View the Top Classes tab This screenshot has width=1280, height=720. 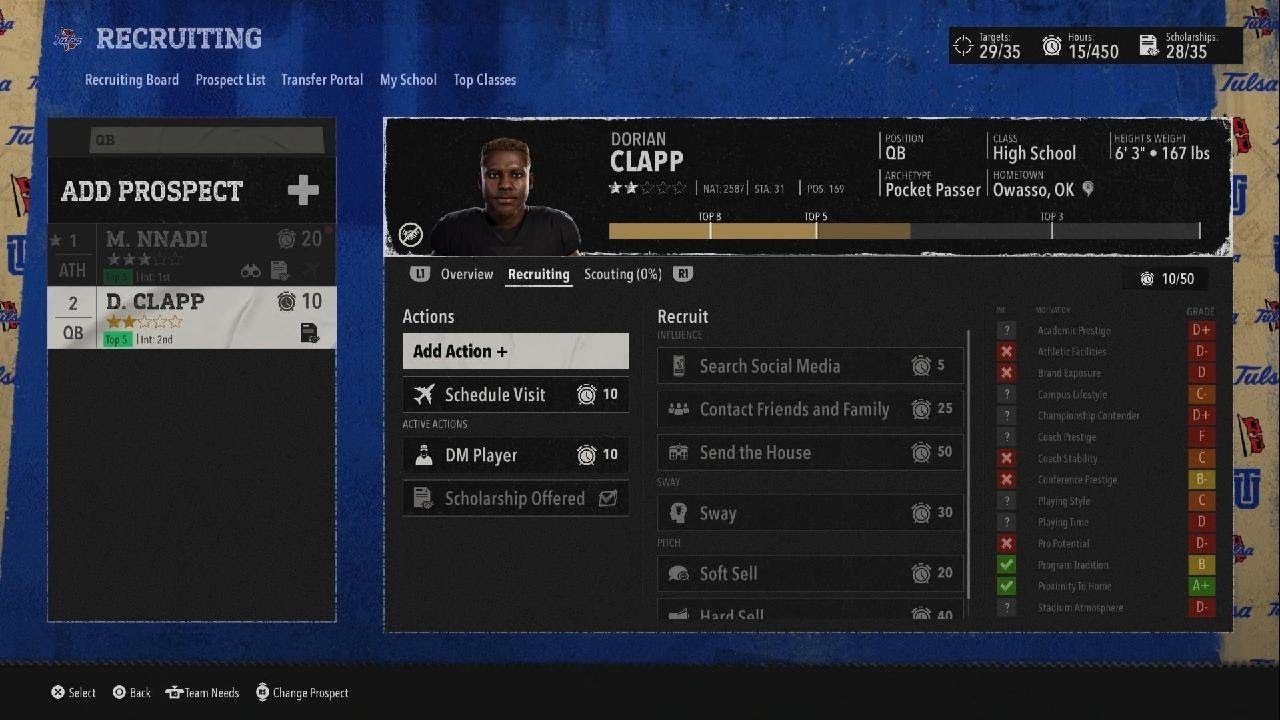pos(485,80)
